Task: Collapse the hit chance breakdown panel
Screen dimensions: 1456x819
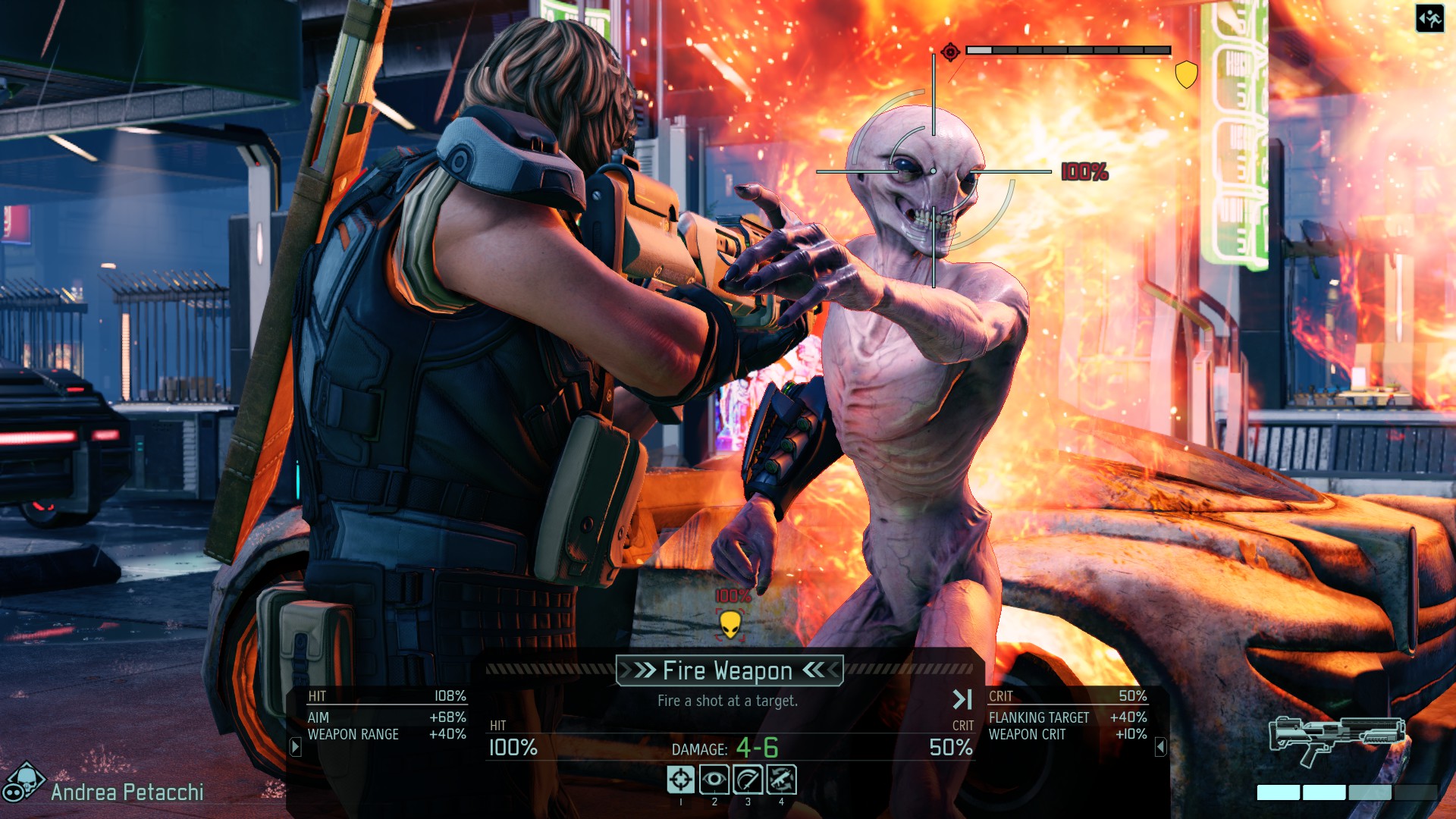Action: click(x=296, y=747)
